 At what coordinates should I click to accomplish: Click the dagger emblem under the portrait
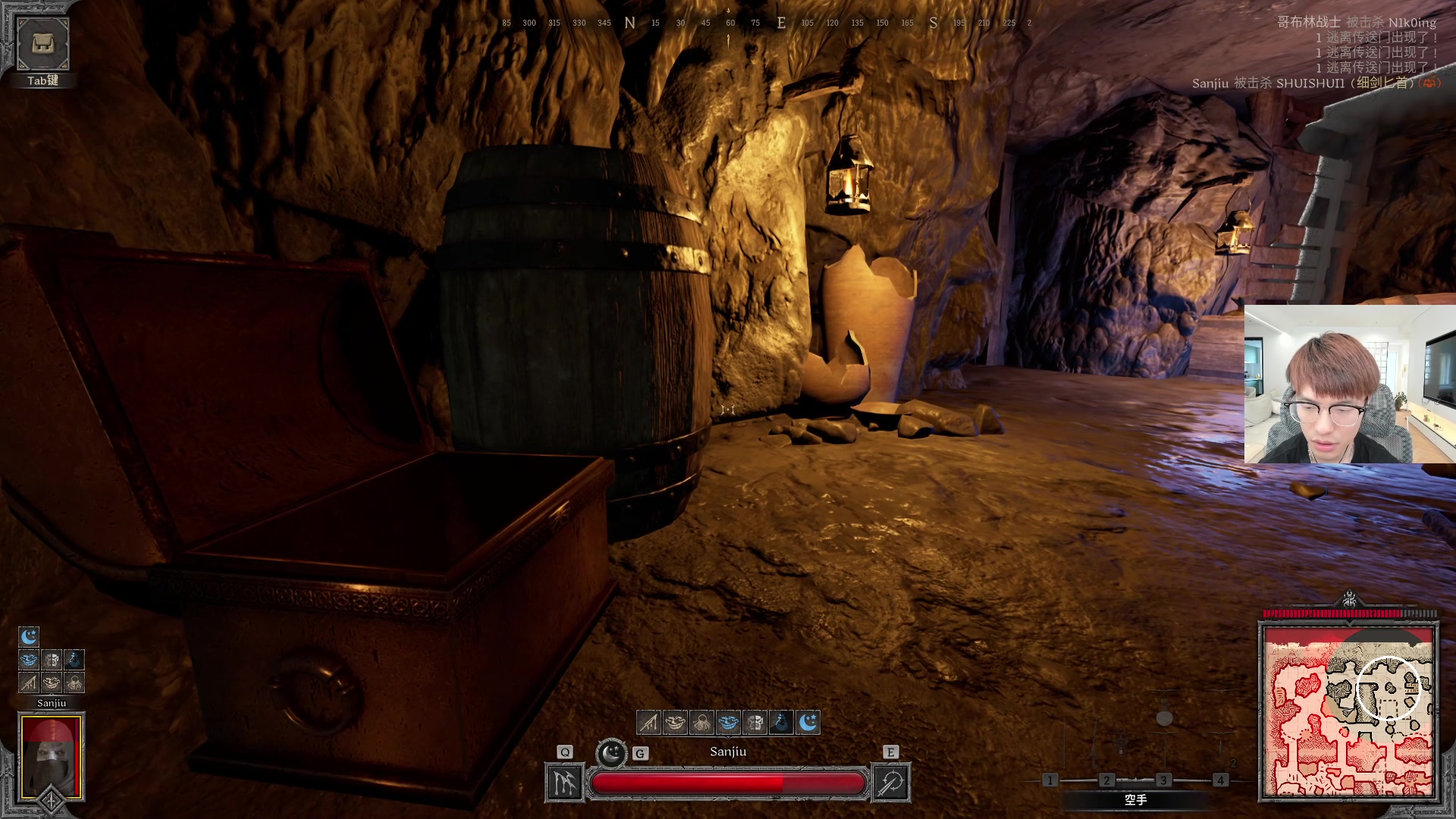pos(51,801)
